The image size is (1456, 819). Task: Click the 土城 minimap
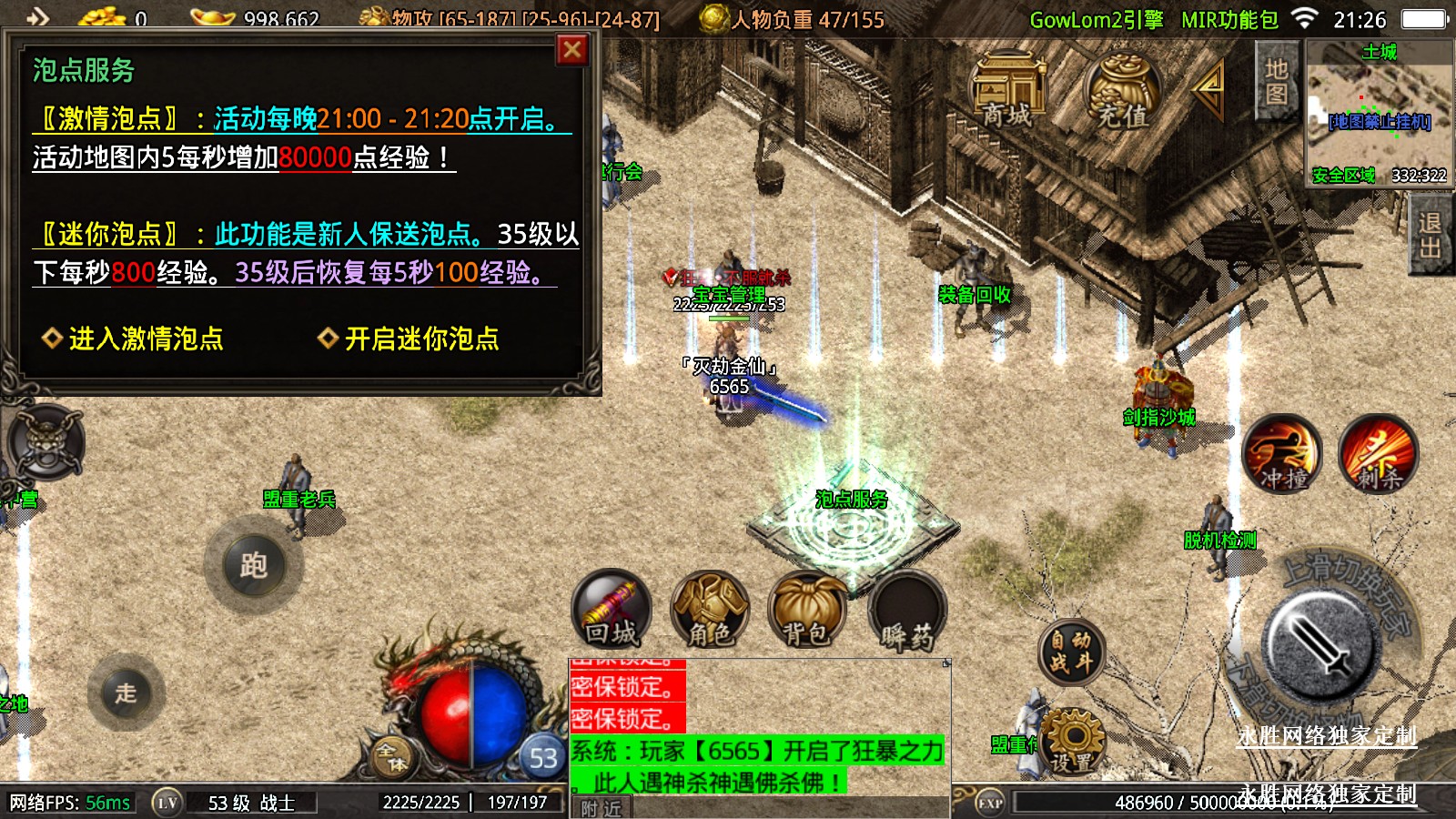pyautogui.click(x=1379, y=114)
